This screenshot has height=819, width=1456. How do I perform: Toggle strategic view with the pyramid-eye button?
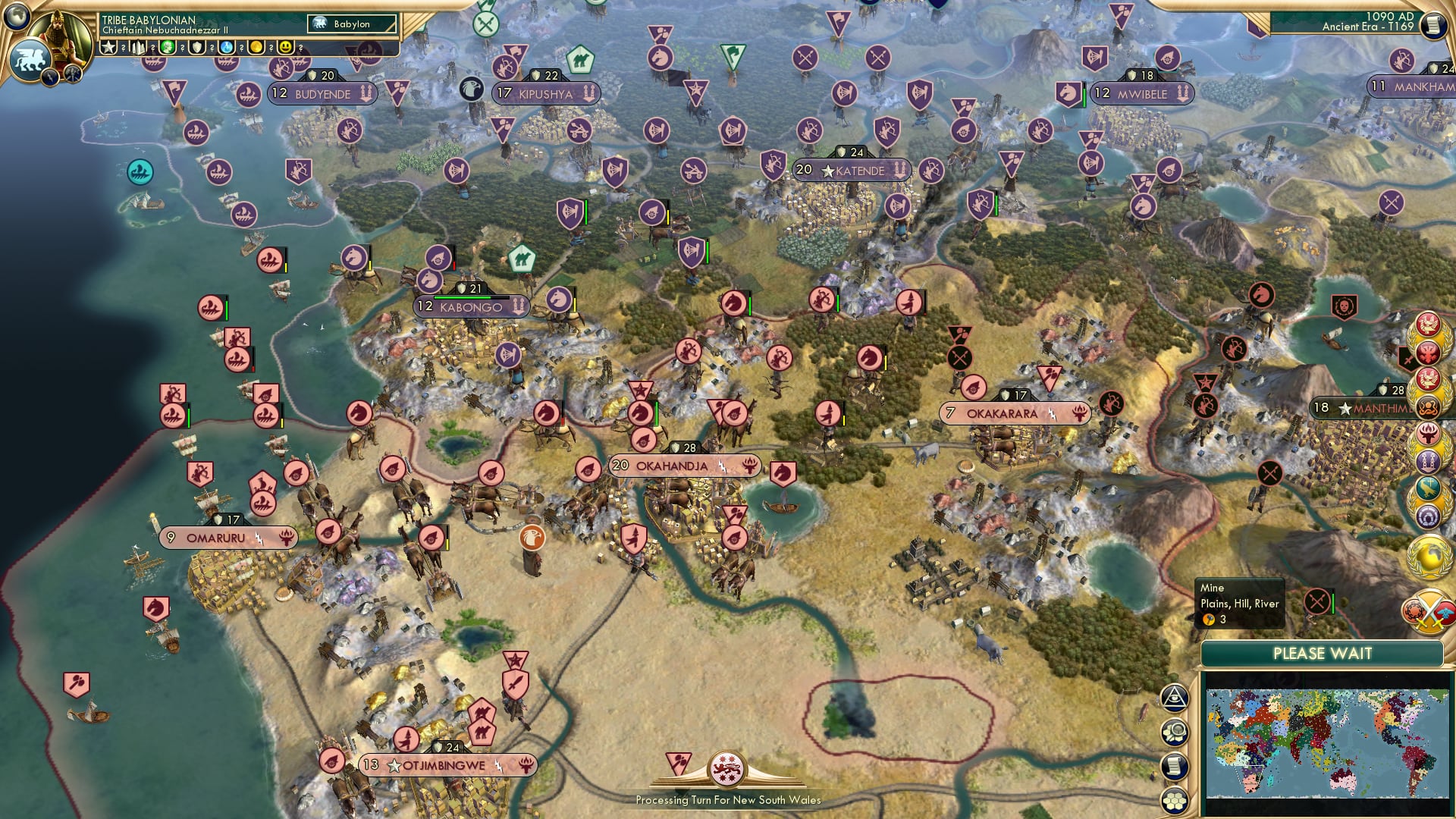(1173, 698)
